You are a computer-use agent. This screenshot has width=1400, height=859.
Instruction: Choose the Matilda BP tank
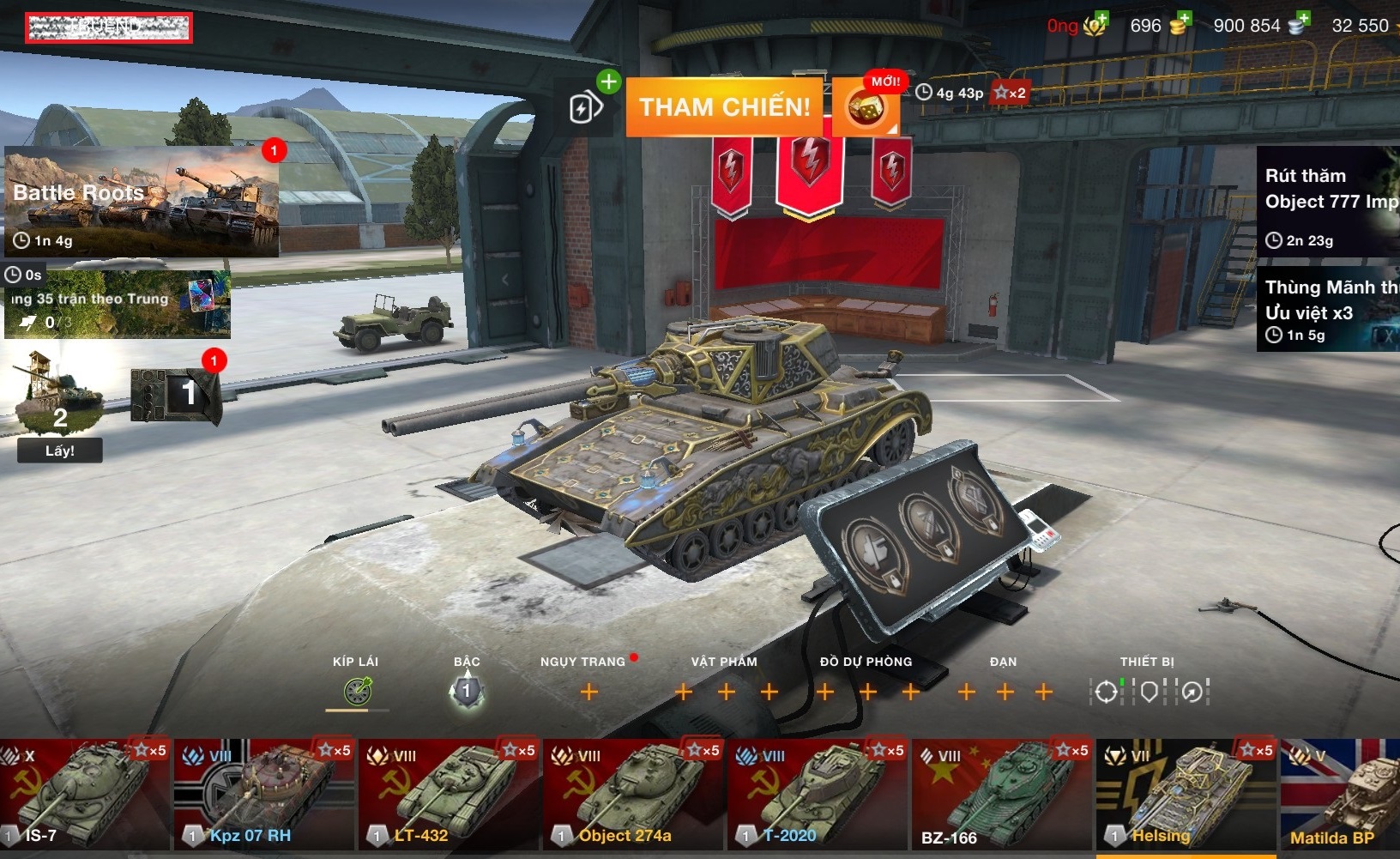(1340, 795)
